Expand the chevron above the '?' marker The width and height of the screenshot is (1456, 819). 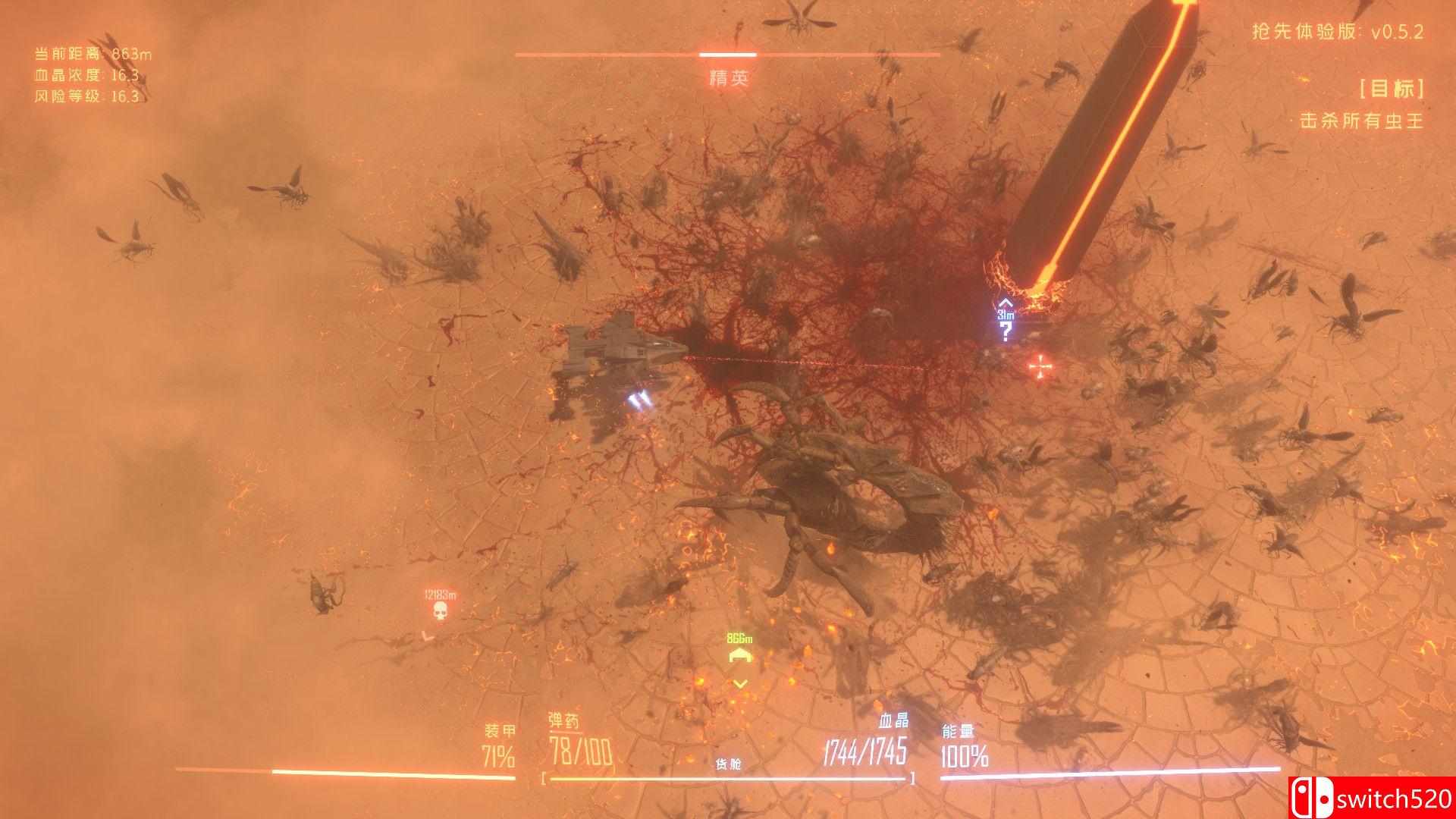tap(1005, 306)
